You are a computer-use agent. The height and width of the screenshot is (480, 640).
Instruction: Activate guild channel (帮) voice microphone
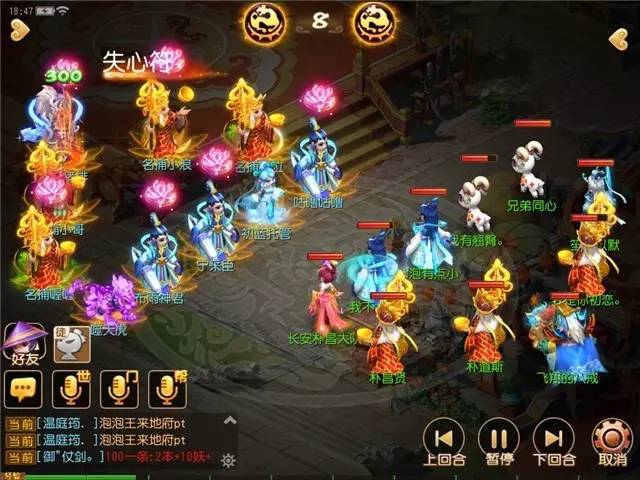[x=167, y=389]
